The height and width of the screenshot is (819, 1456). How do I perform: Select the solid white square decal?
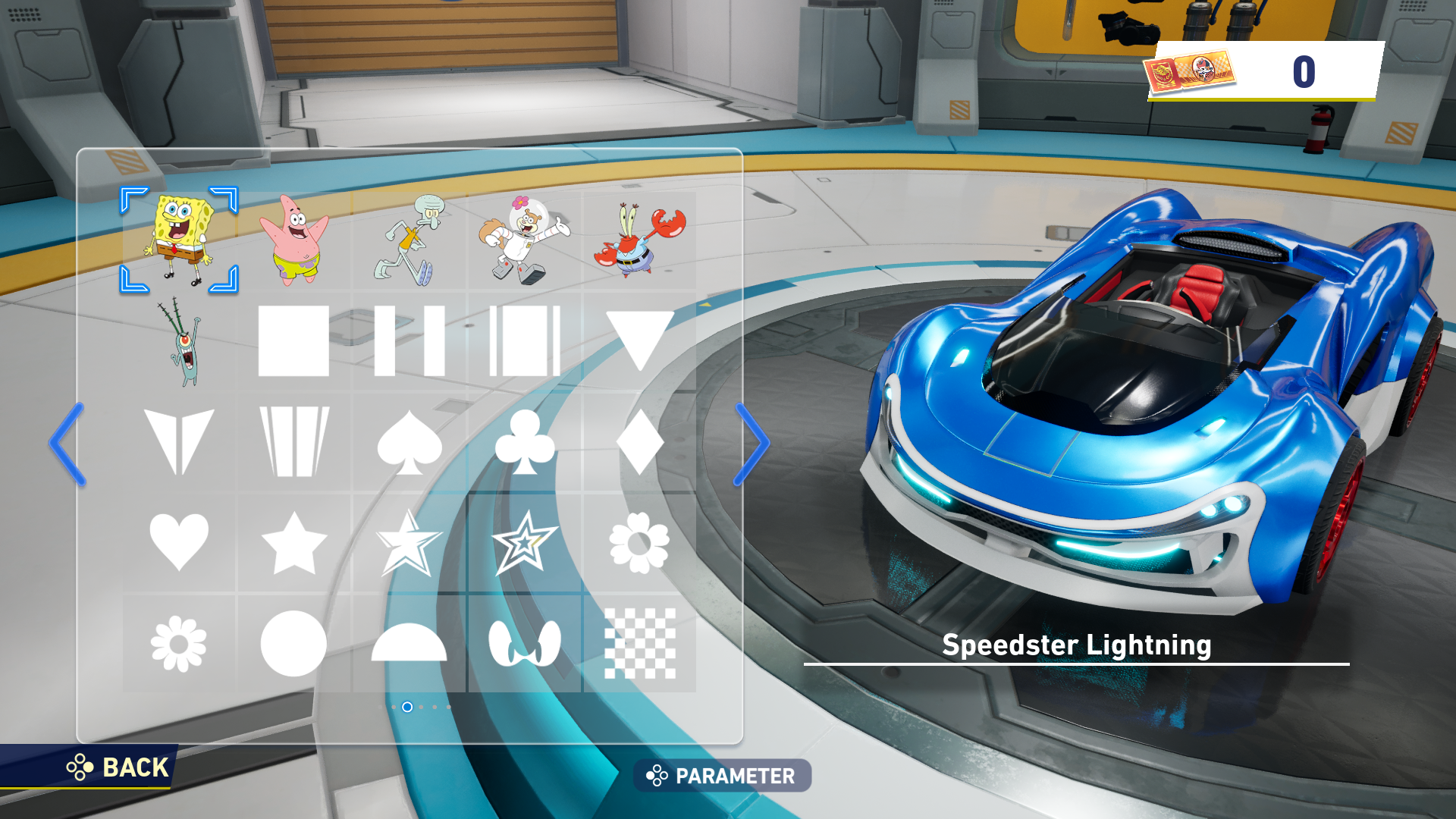click(x=293, y=341)
